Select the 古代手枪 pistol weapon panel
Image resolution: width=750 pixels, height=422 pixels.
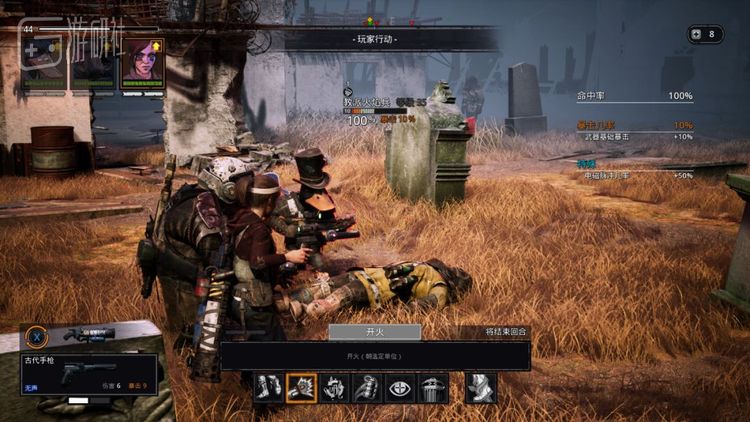click(88, 374)
